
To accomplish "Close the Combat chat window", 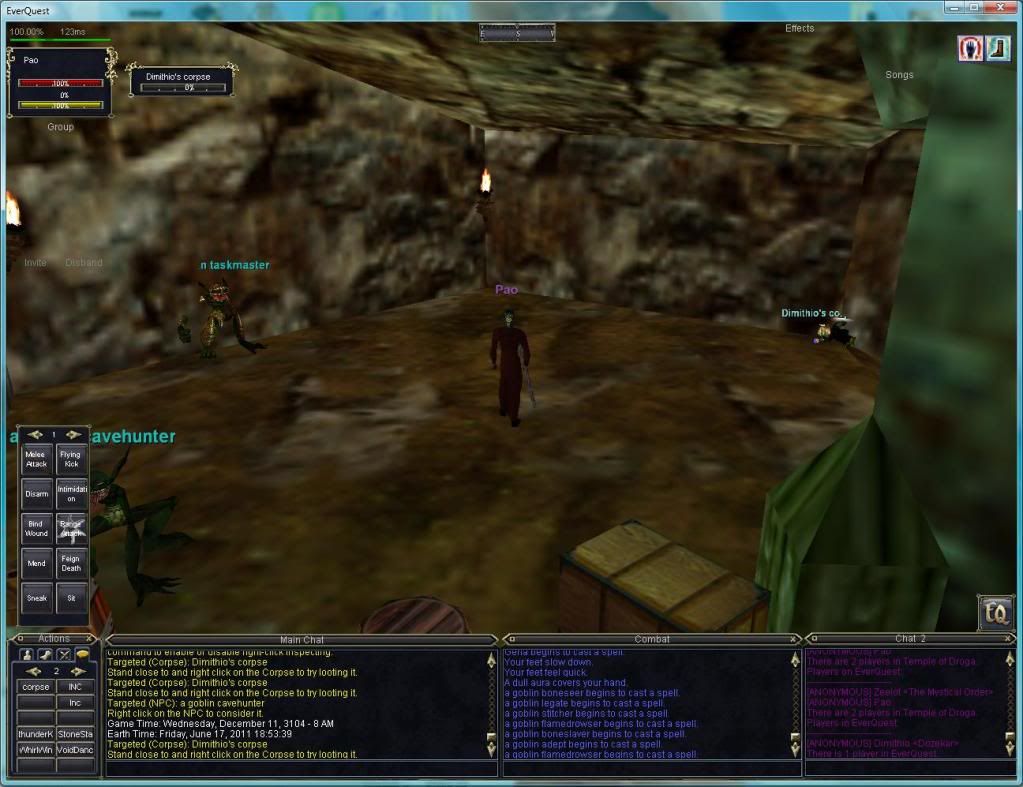I will (794, 638).
